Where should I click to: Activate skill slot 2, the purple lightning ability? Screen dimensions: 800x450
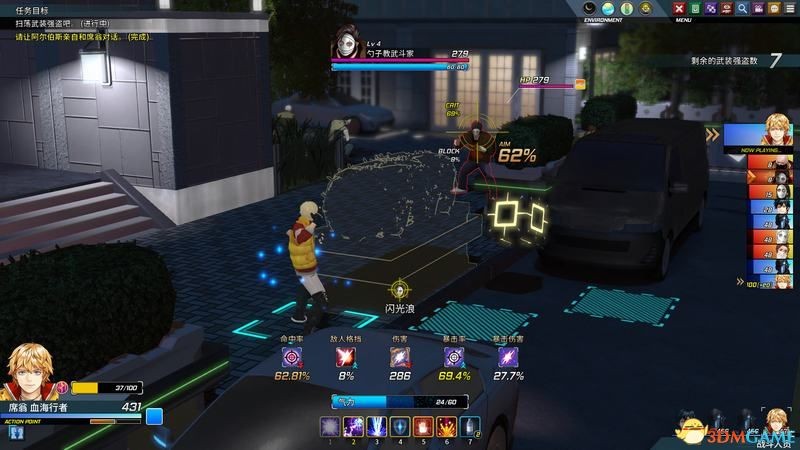pos(351,426)
